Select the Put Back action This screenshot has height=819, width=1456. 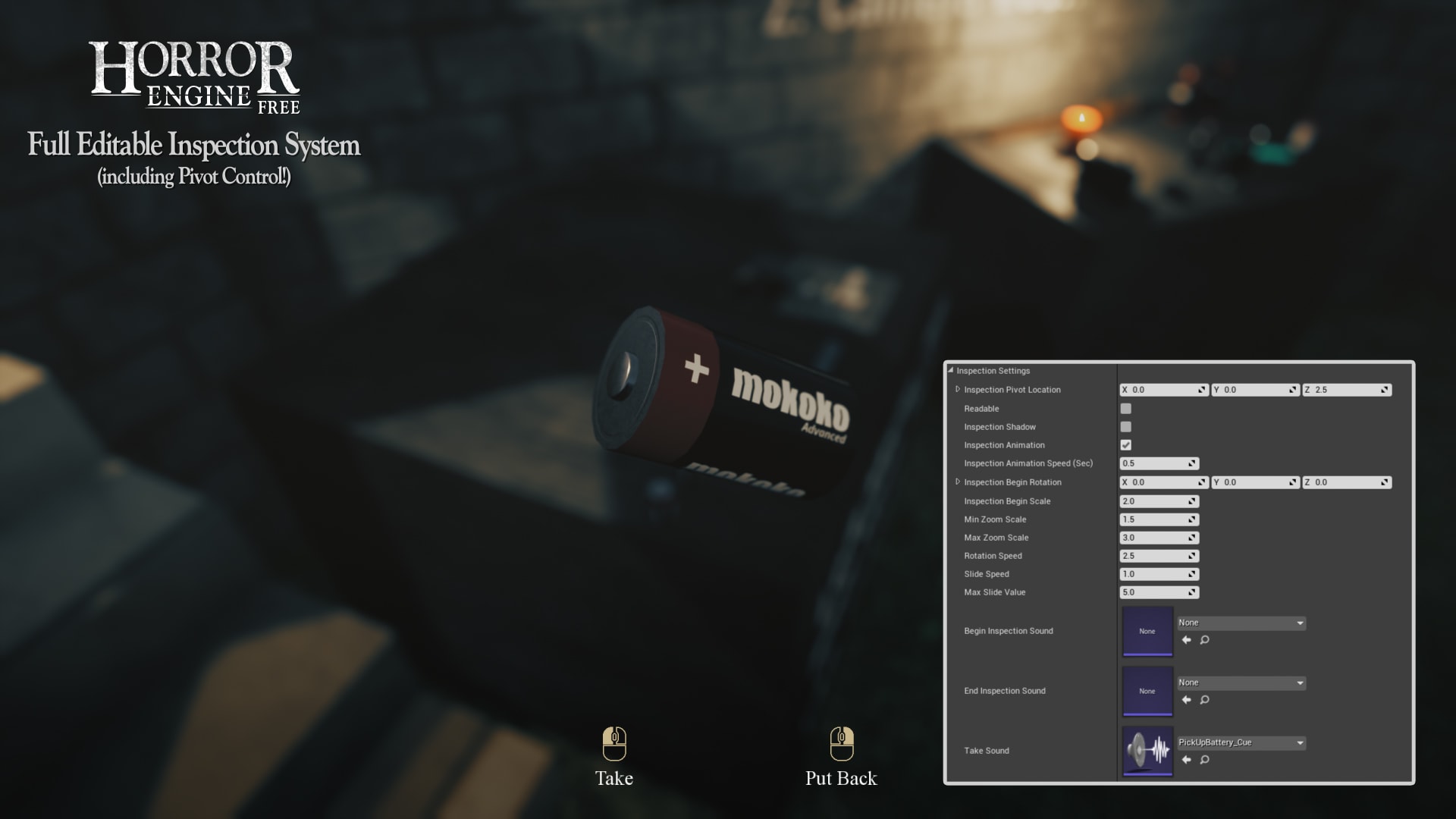841,777
